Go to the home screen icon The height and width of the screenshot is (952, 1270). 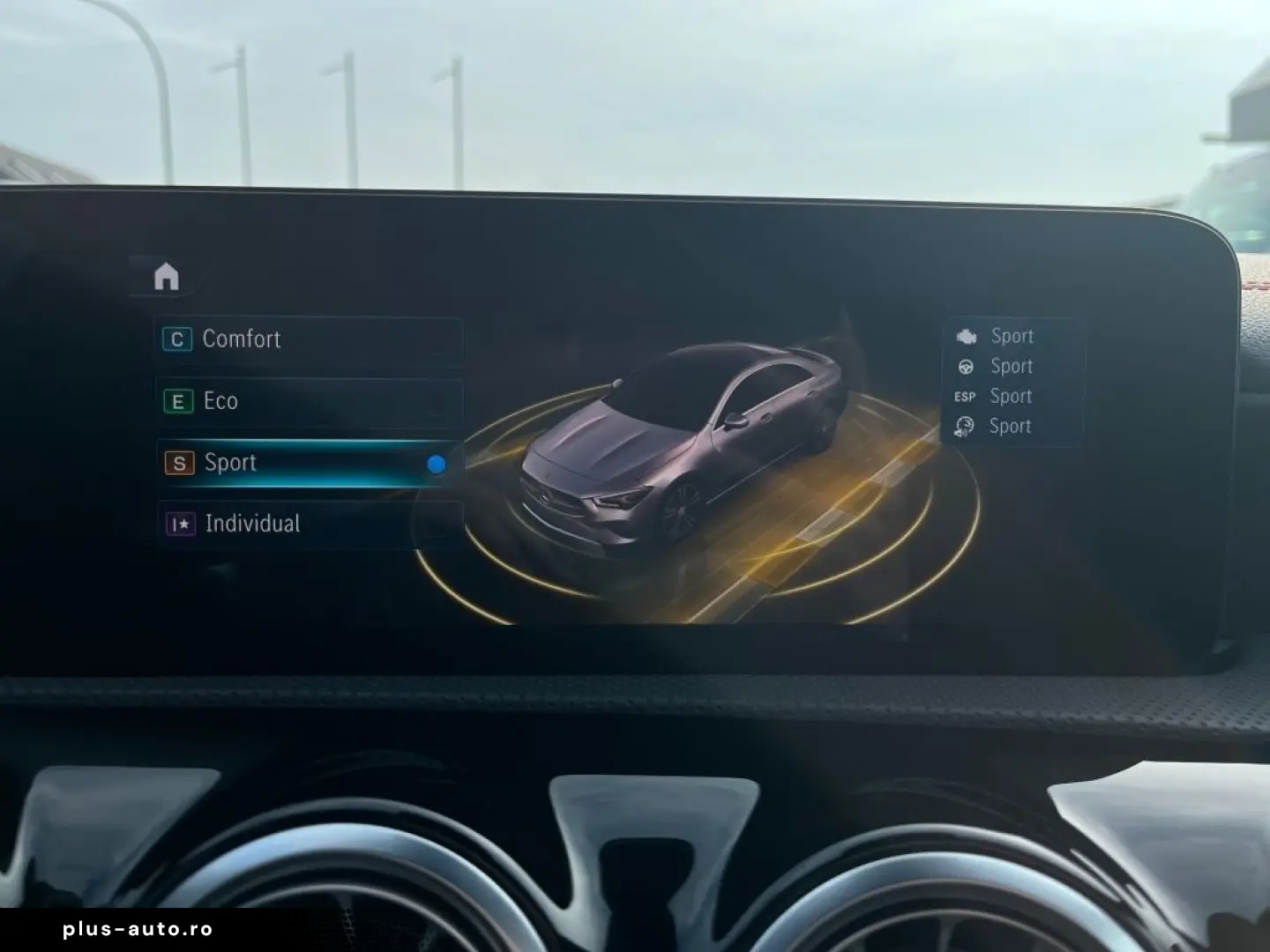(166, 277)
